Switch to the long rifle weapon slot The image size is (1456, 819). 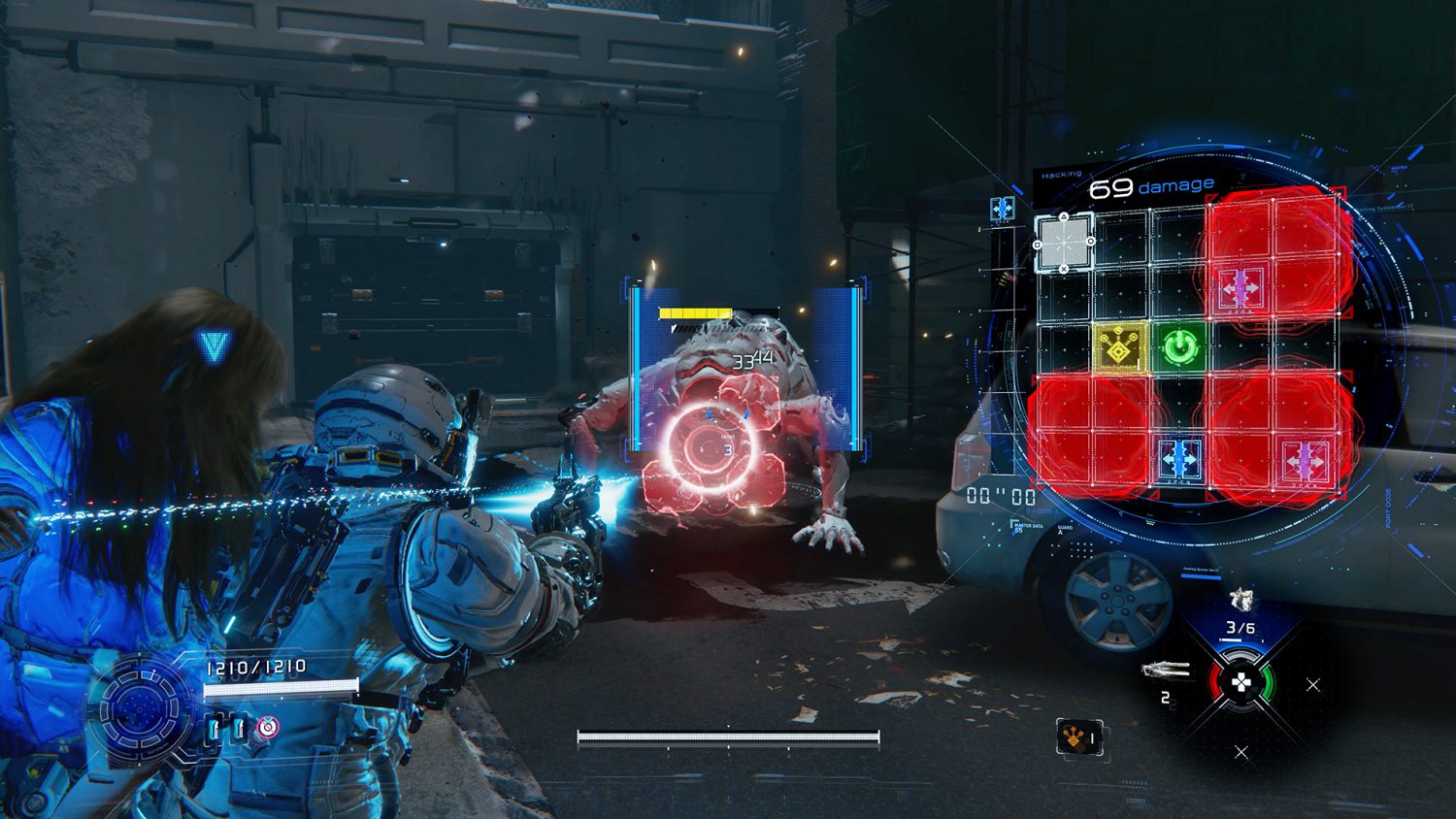point(1166,669)
